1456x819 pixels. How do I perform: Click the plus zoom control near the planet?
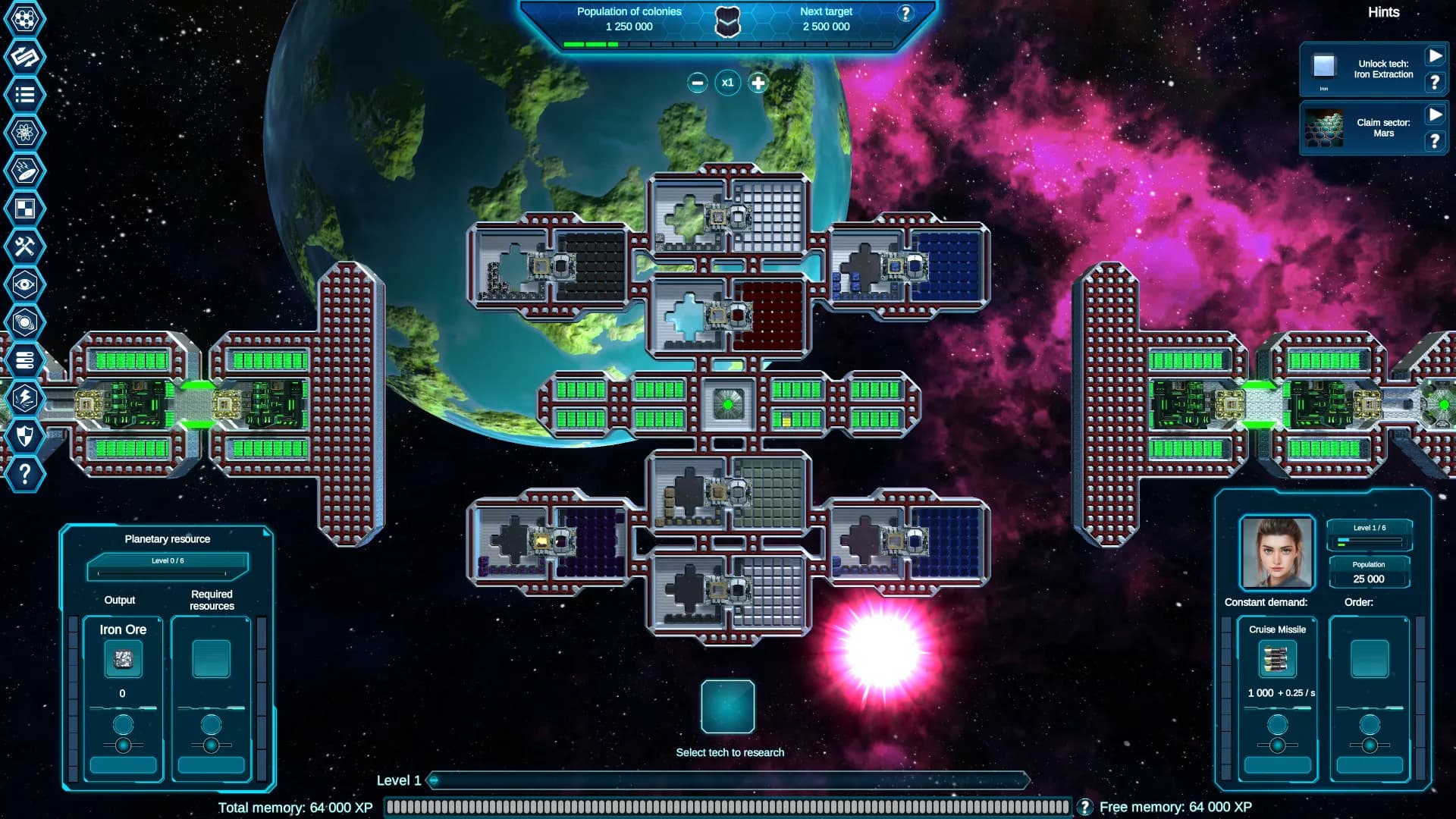click(x=757, y=83)
